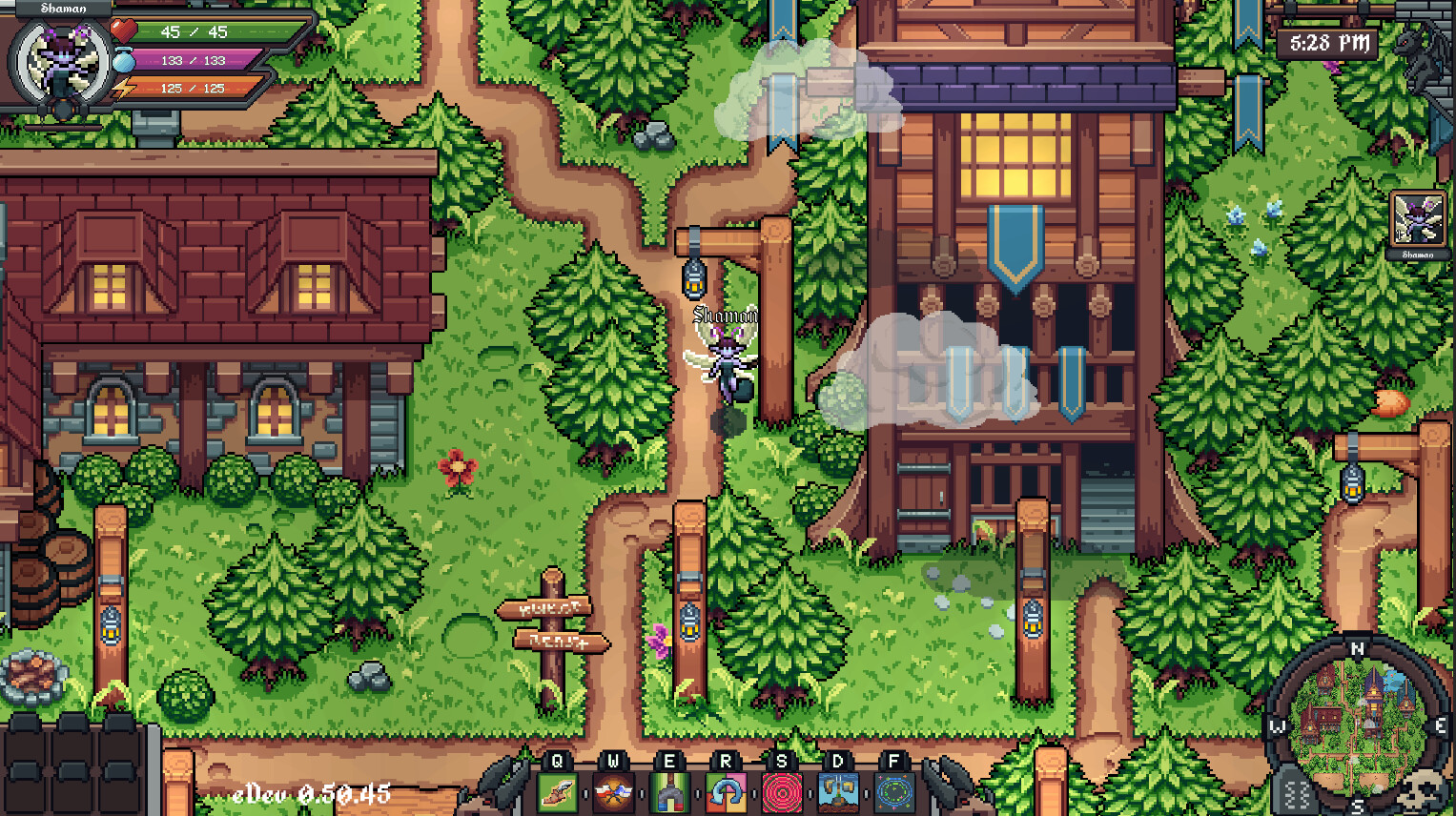The width and height of the screenshot is (1456, 816).
Task: Use the E magnet ability in hotbar
Action: (670, 792)
